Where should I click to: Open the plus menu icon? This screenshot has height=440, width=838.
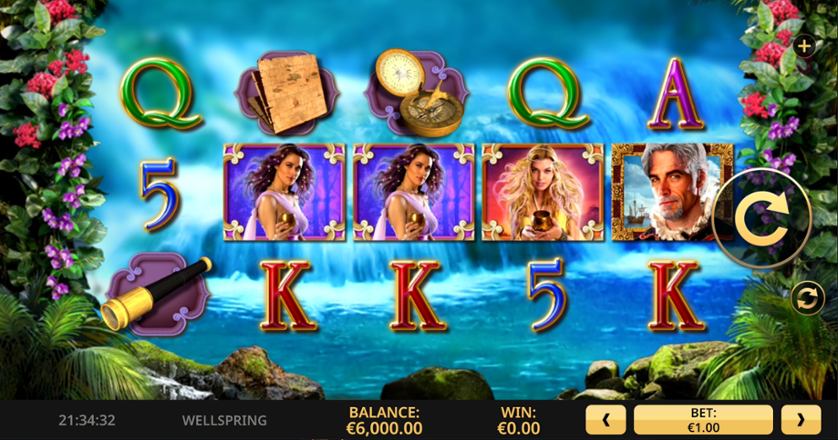(x=803, y=46)
